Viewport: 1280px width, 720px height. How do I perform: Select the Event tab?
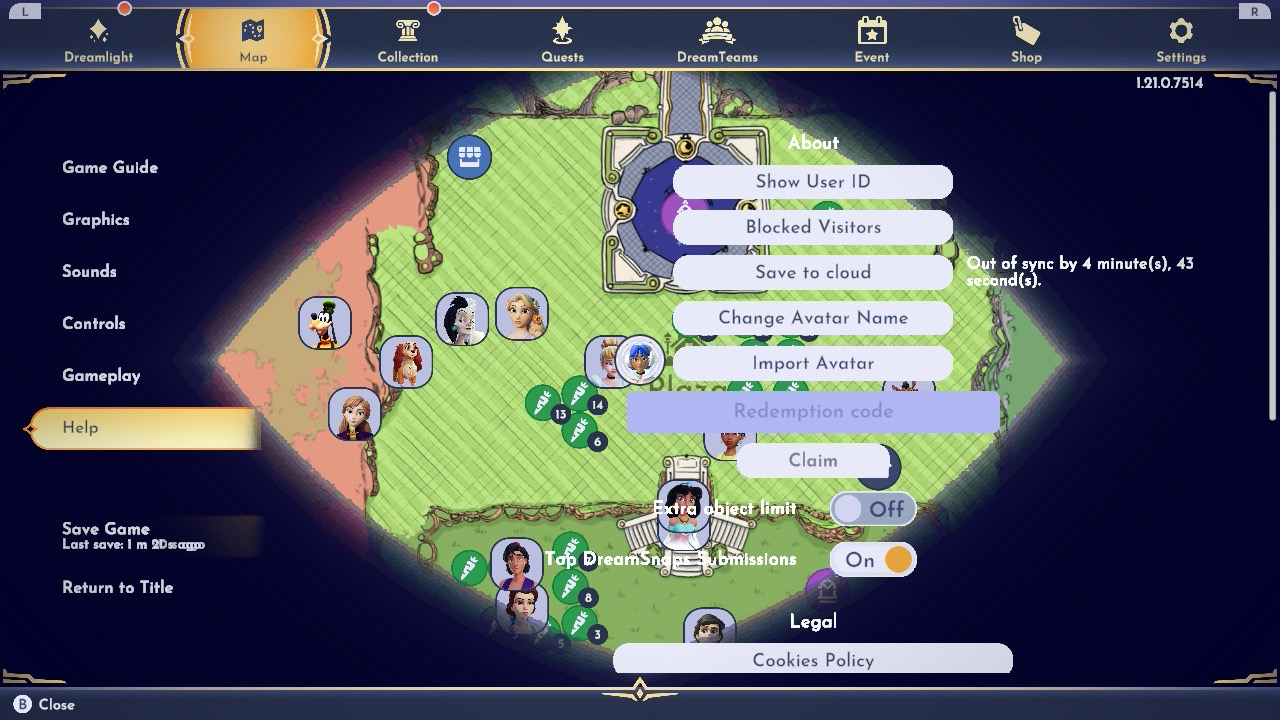point(871,41)
